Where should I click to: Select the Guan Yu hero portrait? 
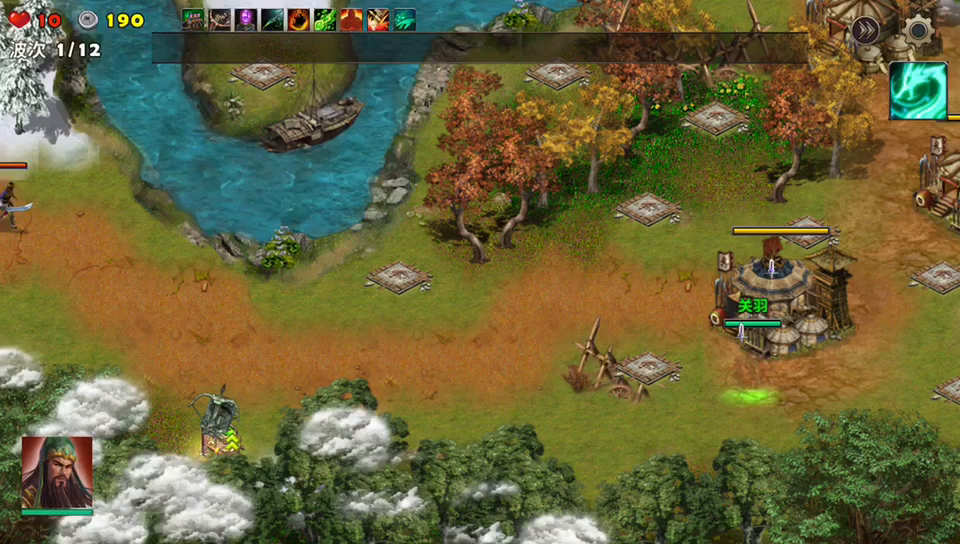pos(57,473)
